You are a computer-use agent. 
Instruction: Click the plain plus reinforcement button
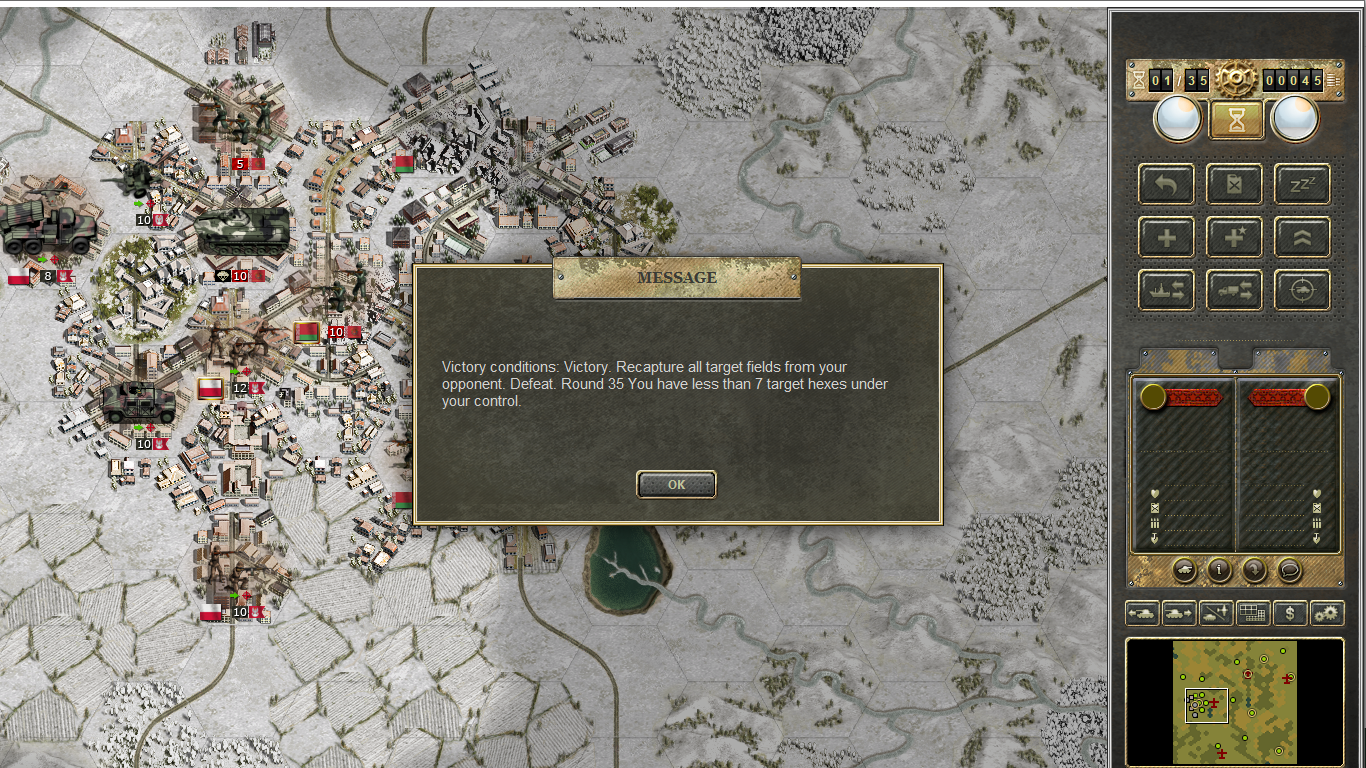pos(1166,238)
